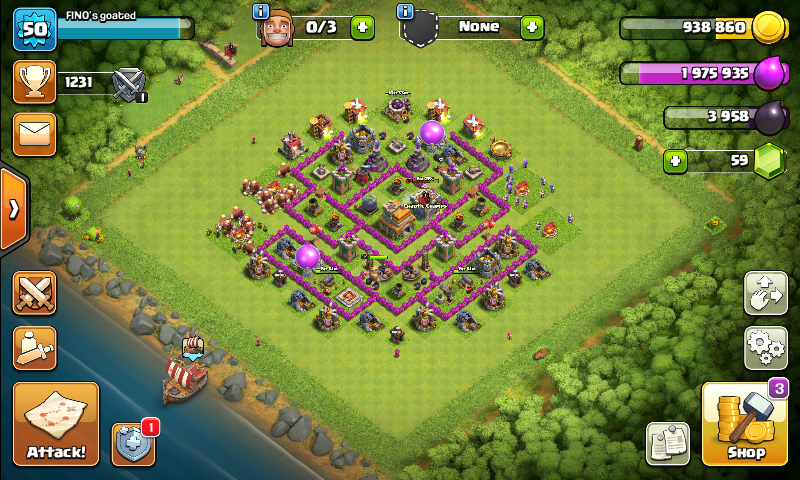Image resolution: width=800 pixels, height=480 pixels.
Task: Buy gems with the green plus
Action: (x=677, y=160)
